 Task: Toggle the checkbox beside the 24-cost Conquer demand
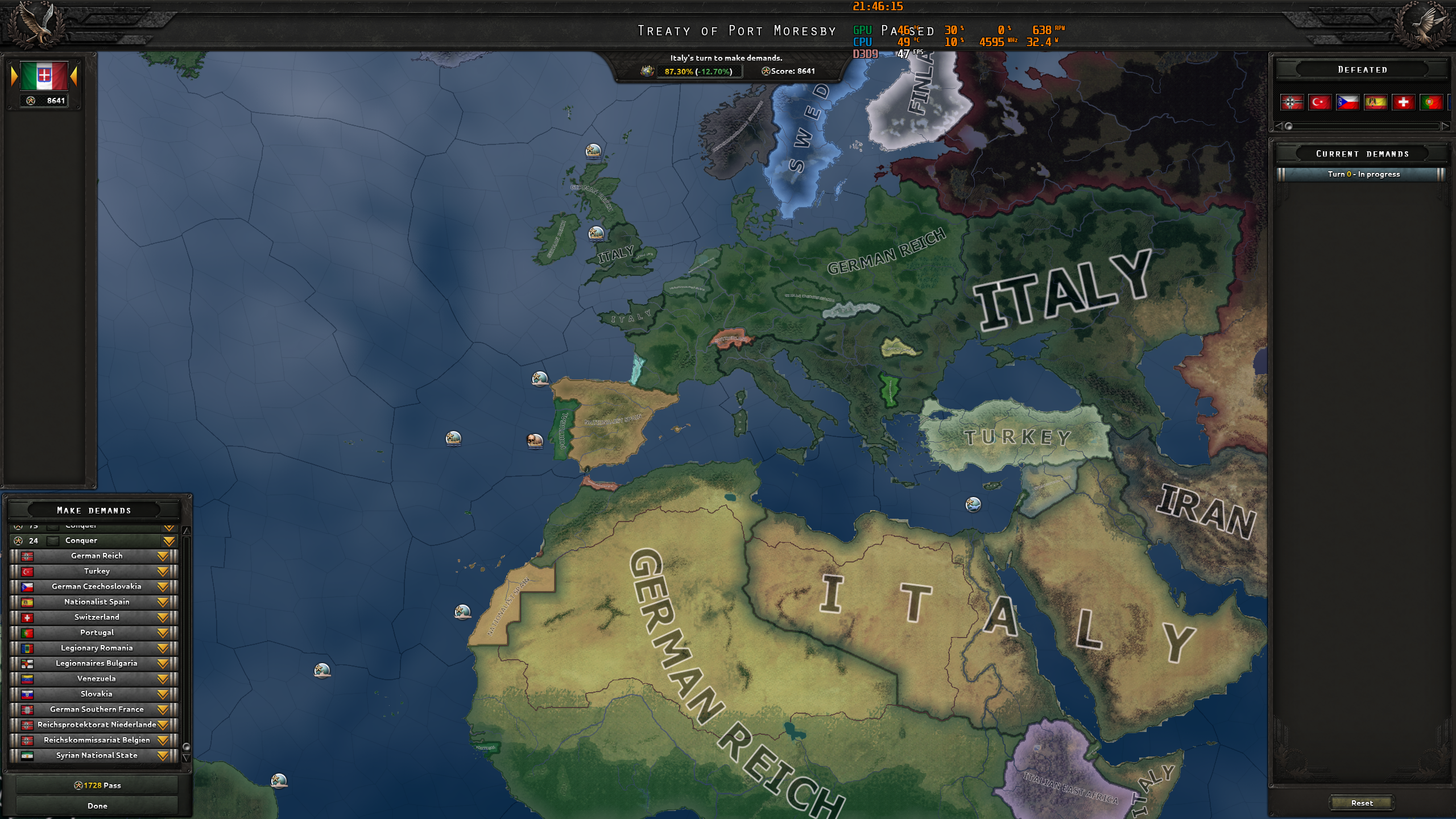click(x=52, y=541)
